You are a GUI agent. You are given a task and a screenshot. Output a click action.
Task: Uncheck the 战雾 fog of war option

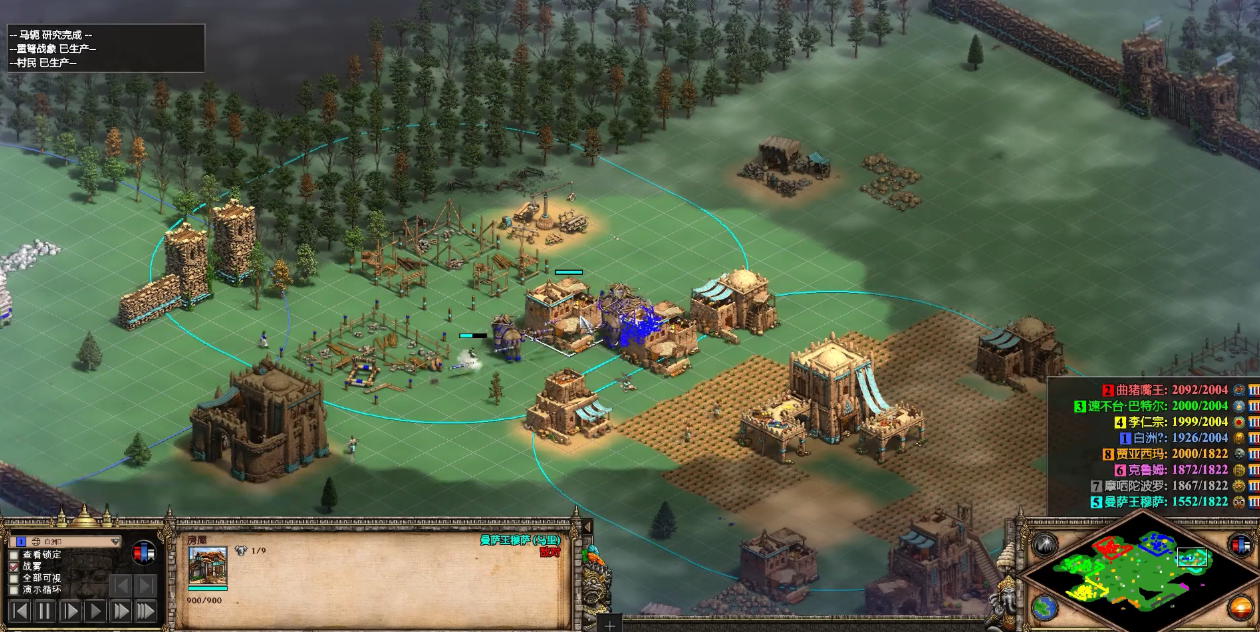tap(13, 566)
